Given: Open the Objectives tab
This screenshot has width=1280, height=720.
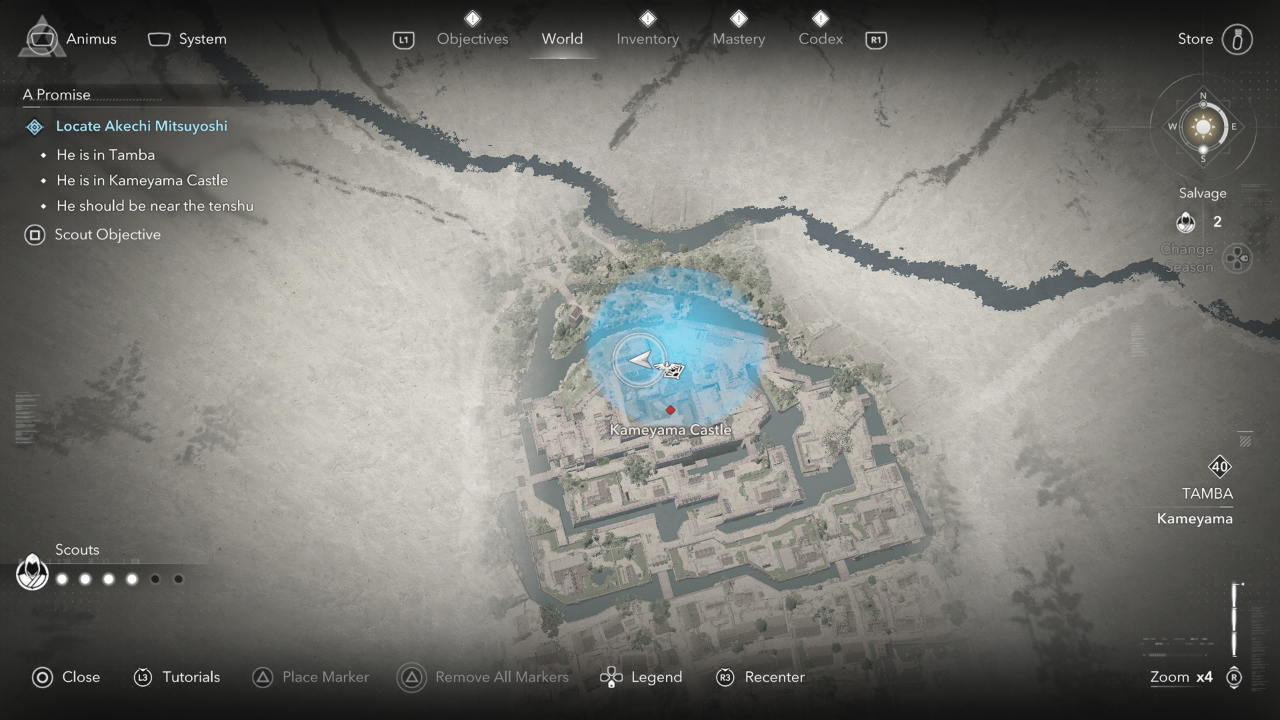Looking at the screenshot, I should 472,39.
